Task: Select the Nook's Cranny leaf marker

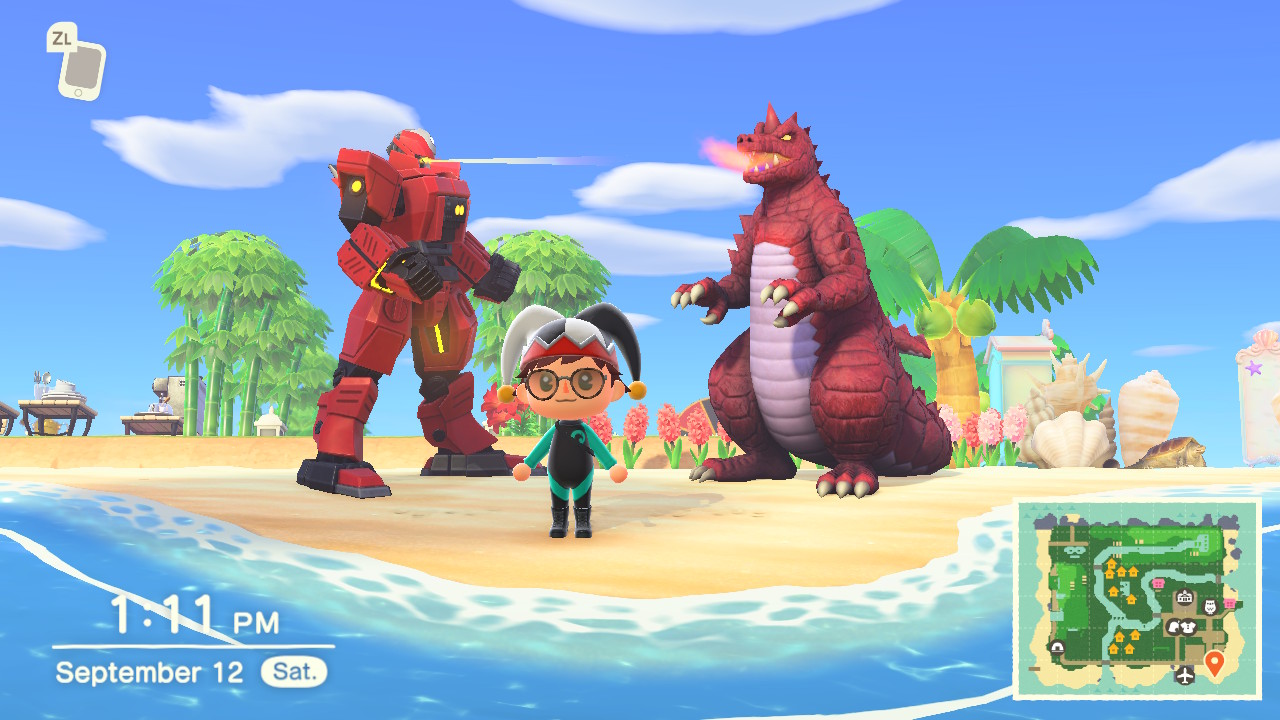Action: coord(1176,626)
